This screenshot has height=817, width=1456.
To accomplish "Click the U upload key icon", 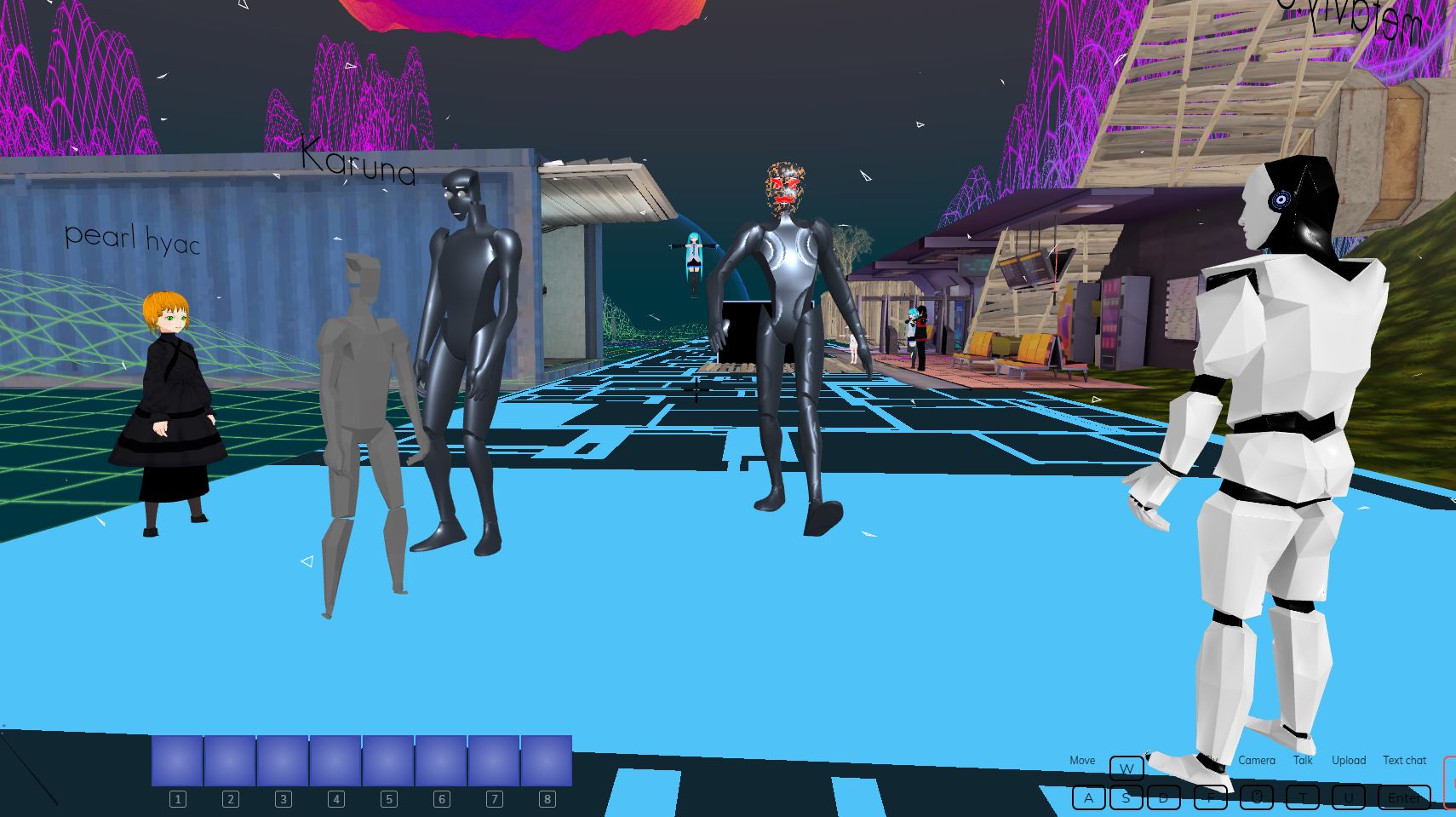I will tap(1349, 797).
